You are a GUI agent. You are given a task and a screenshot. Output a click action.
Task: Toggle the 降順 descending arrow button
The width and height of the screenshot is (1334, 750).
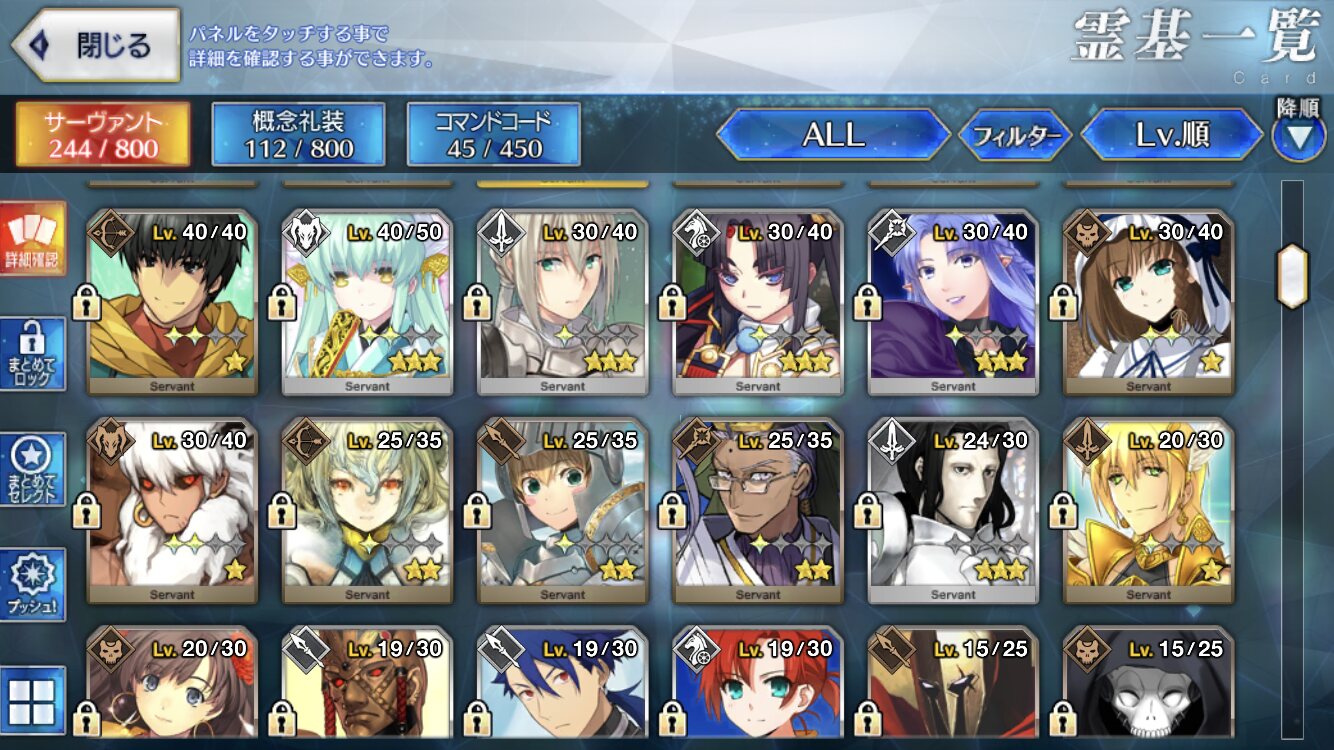pos(1298,135)
